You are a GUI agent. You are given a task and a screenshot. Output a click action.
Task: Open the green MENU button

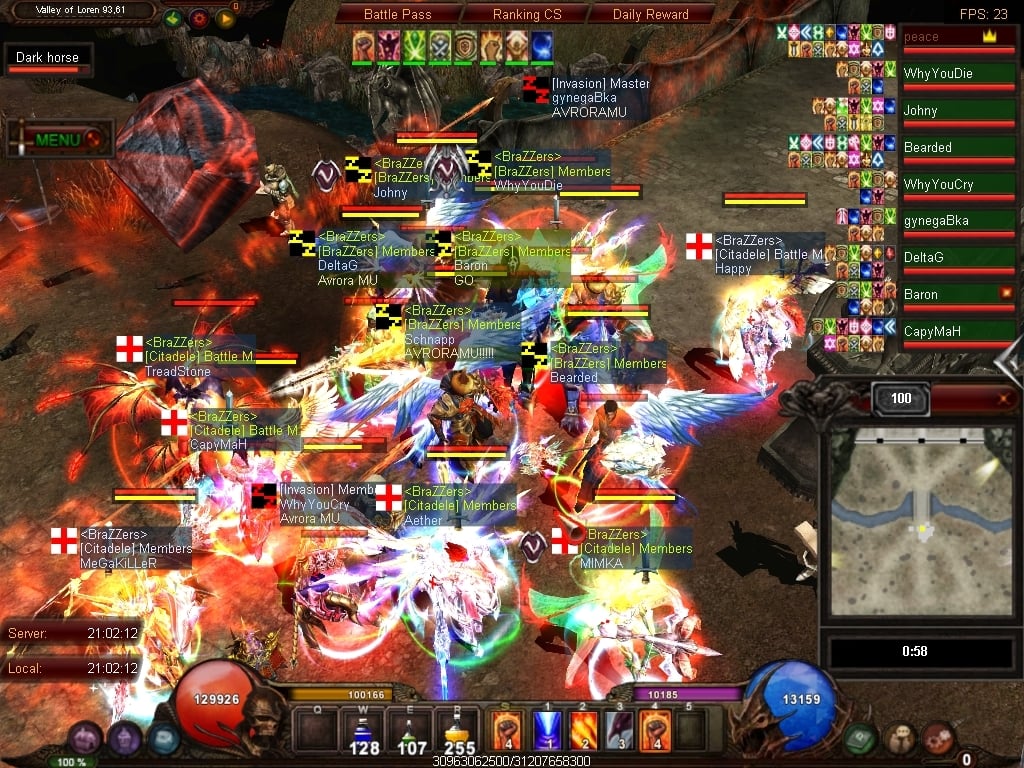point(60,140)
